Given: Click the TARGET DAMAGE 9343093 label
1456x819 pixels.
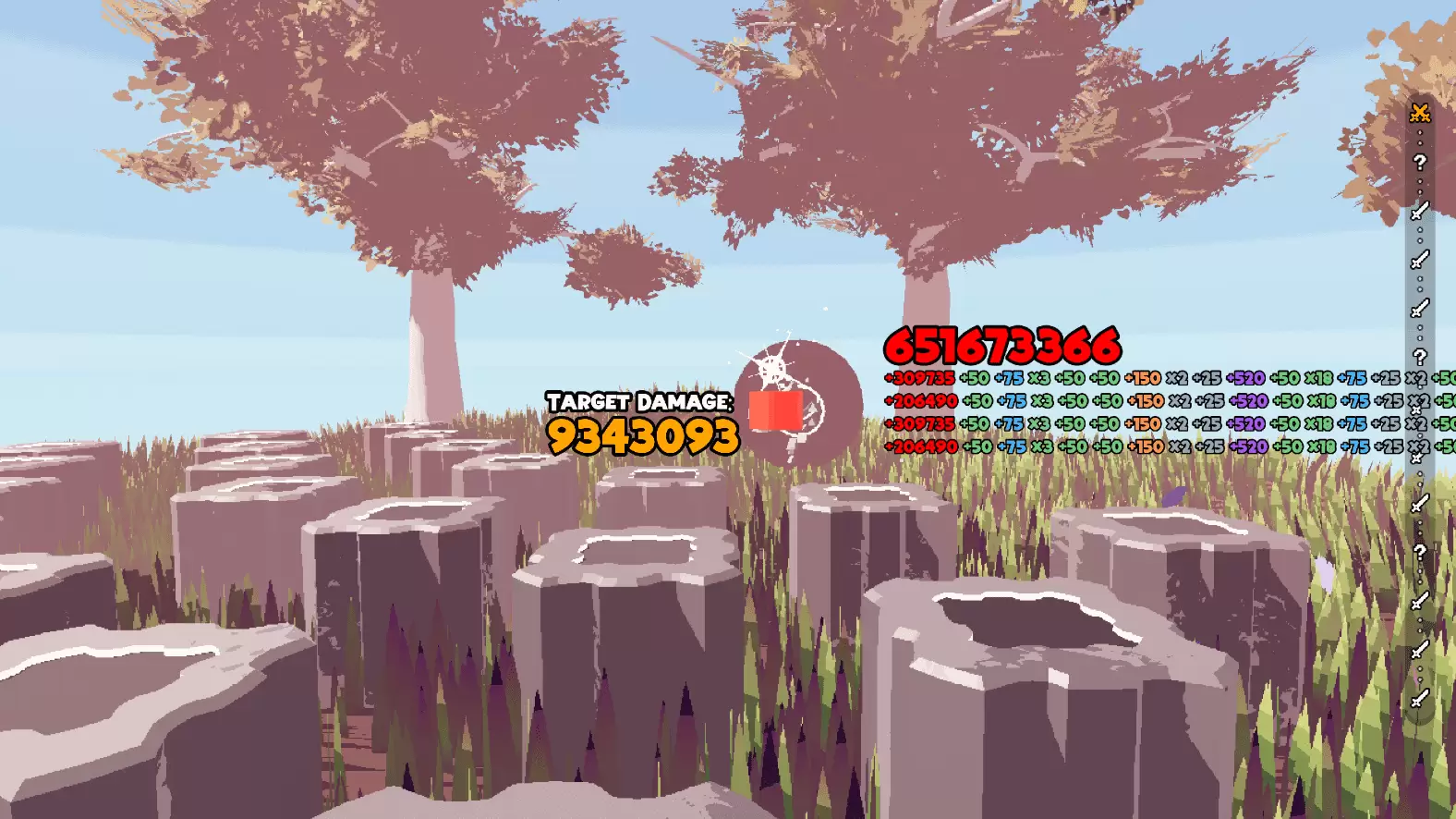Looking at the screenshot, I should pos(640,423).
